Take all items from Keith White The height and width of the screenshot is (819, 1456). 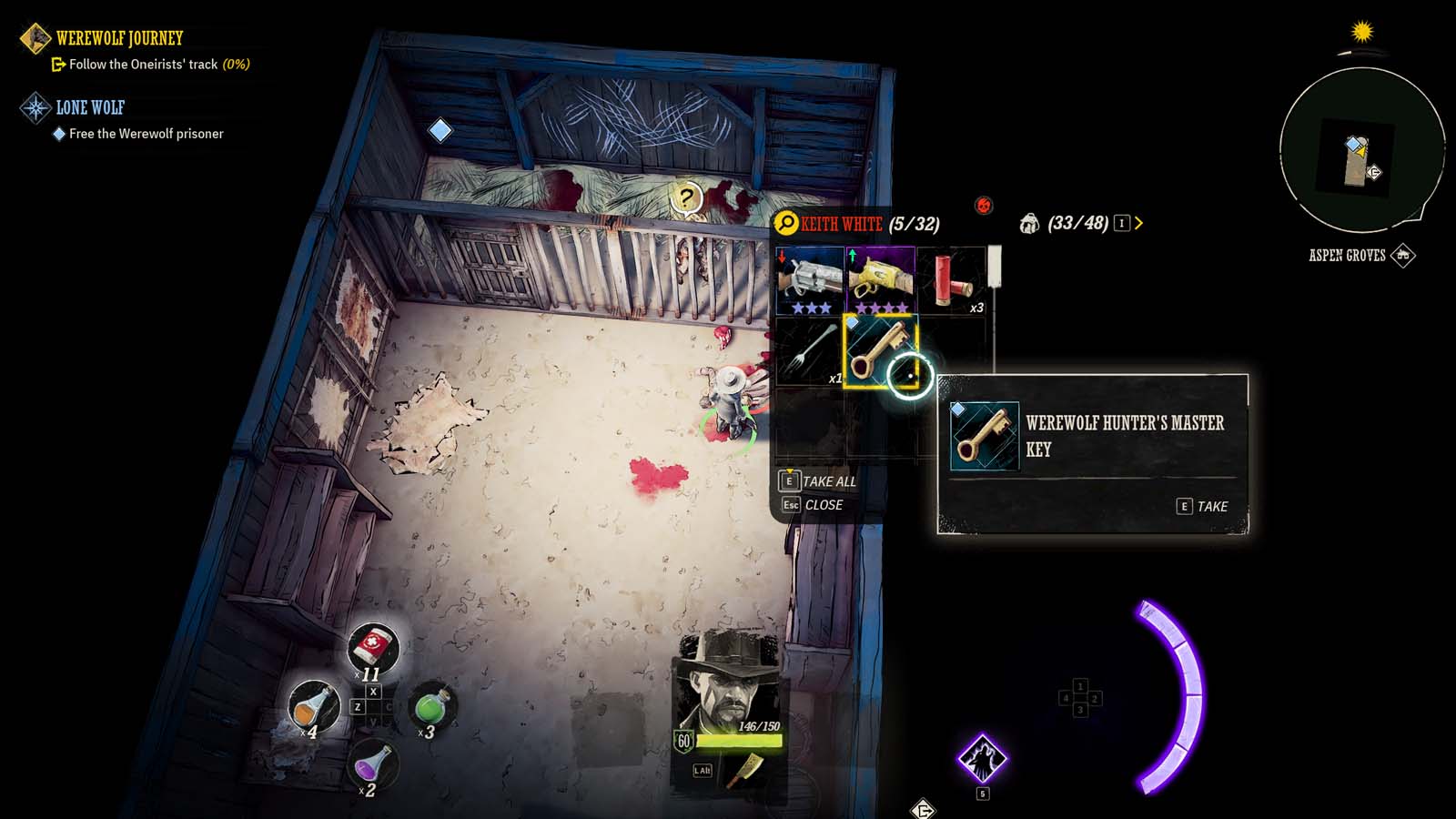click(x=818, y=481)
